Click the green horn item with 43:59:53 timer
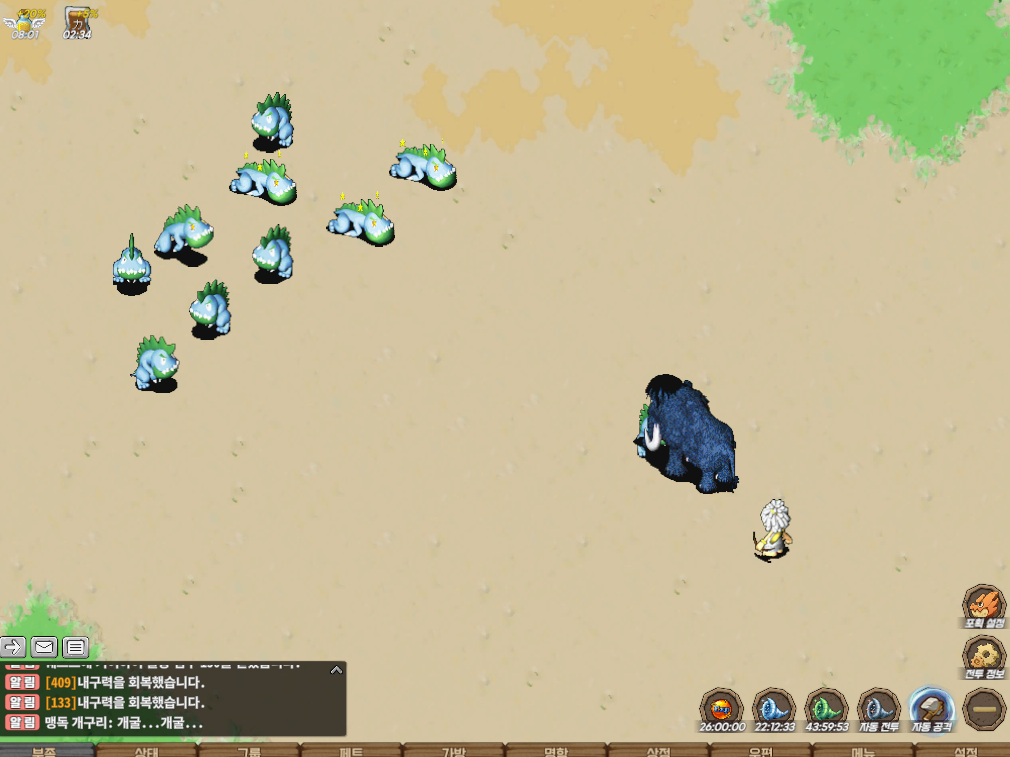 pyautogui.click(x=826, y=709)
